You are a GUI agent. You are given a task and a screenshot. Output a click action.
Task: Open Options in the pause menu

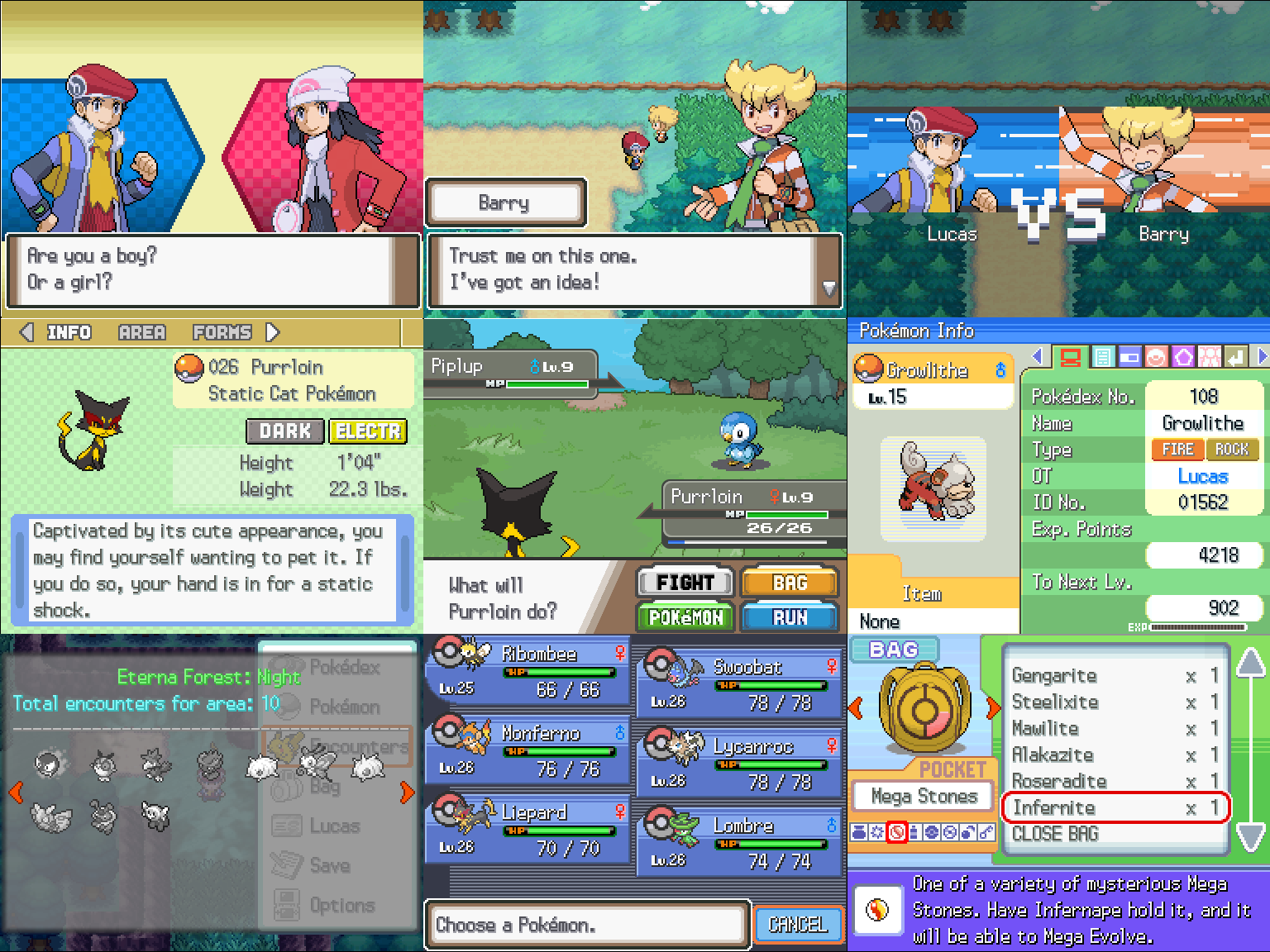point(341,906)
